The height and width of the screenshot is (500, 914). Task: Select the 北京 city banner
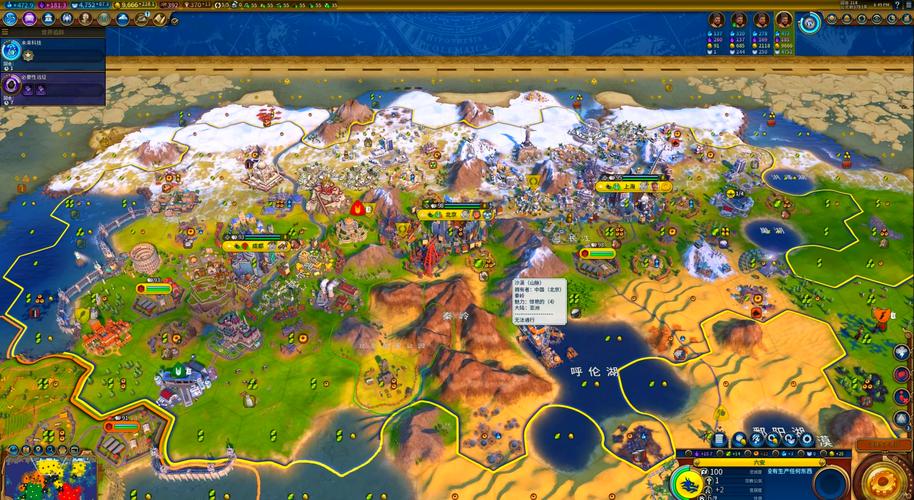[x=452, y=213]
